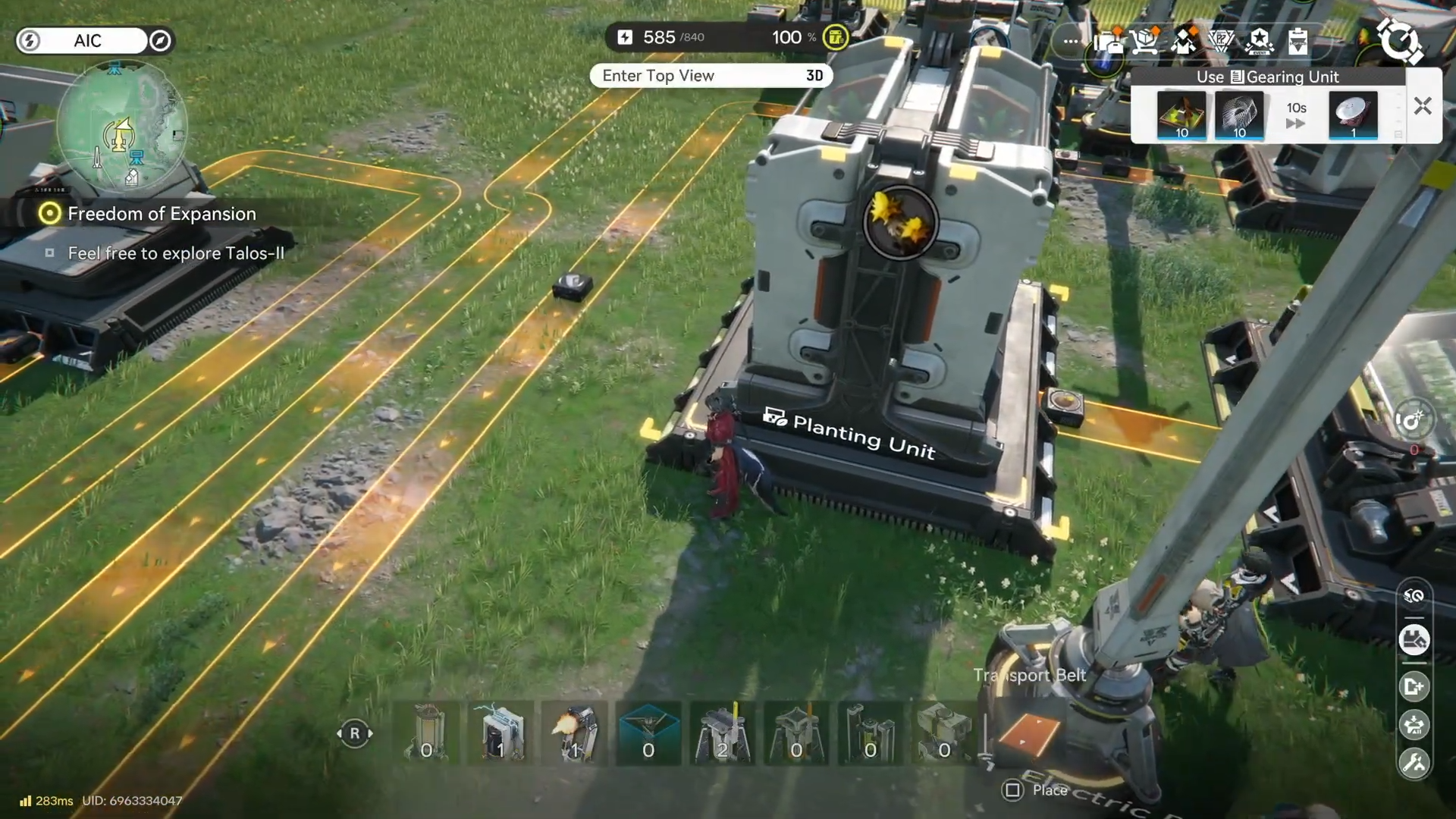The width and height of the screenshot is (1456, 819).
Task: Click the Enter Top View button
Action: coord(711,76)
